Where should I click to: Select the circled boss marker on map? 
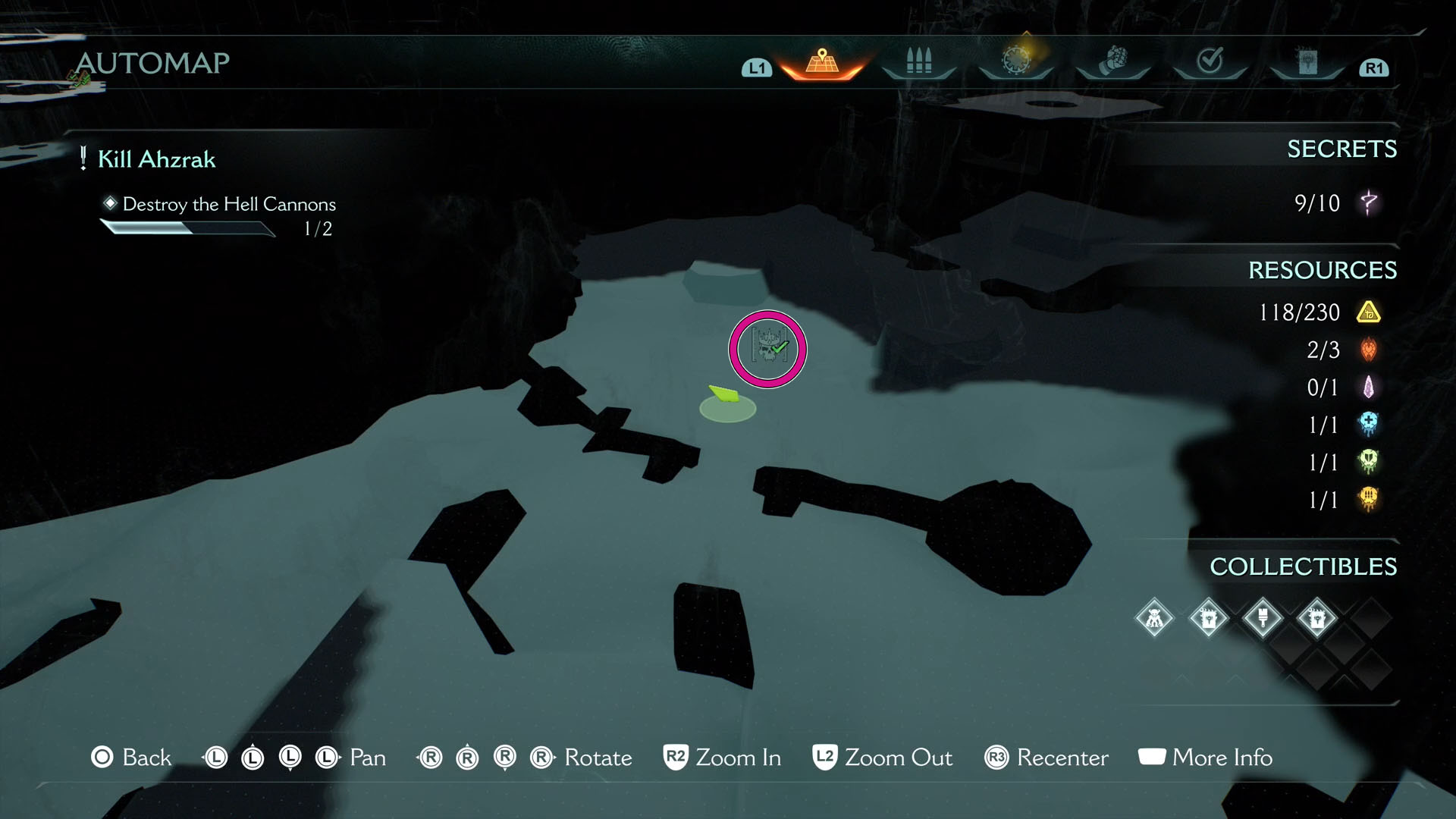[x=767, y=348]
